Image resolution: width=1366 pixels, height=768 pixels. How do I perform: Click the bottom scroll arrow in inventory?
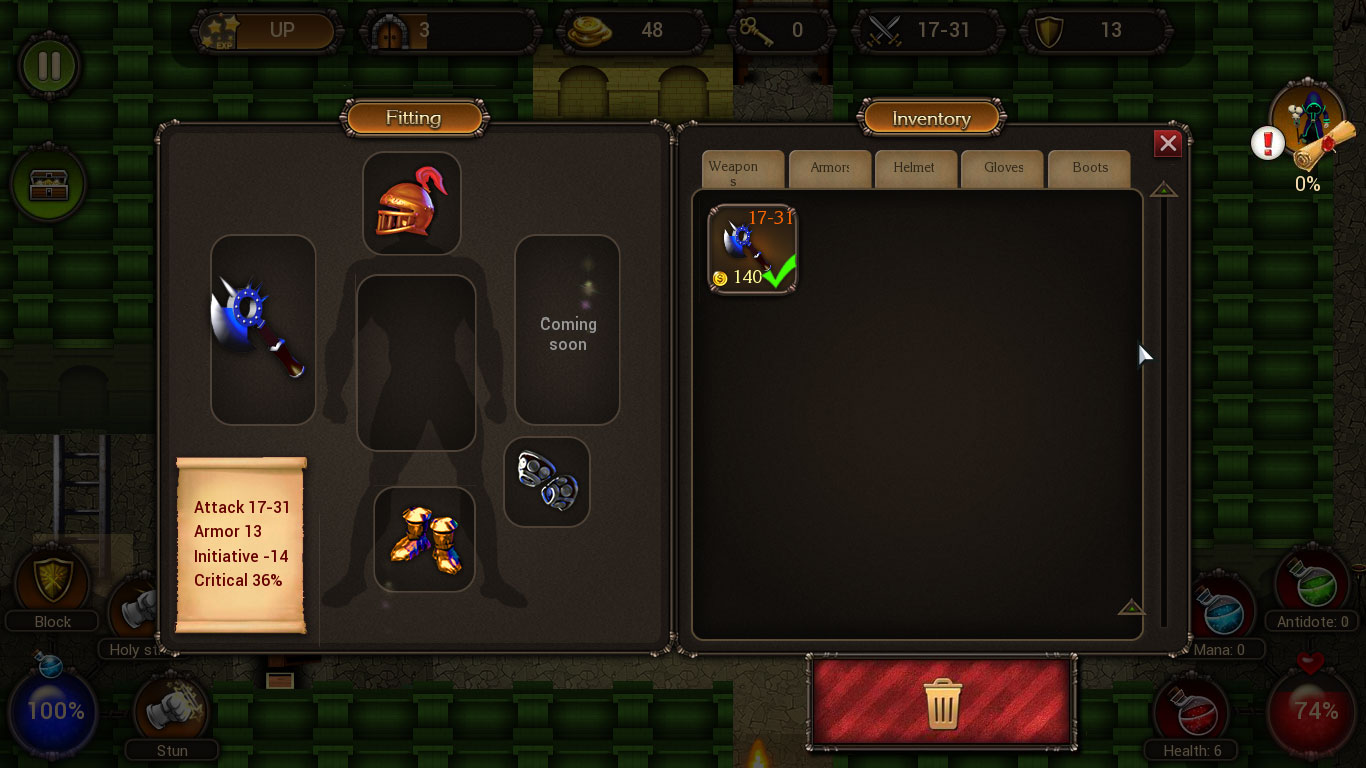pos(1131,607)
